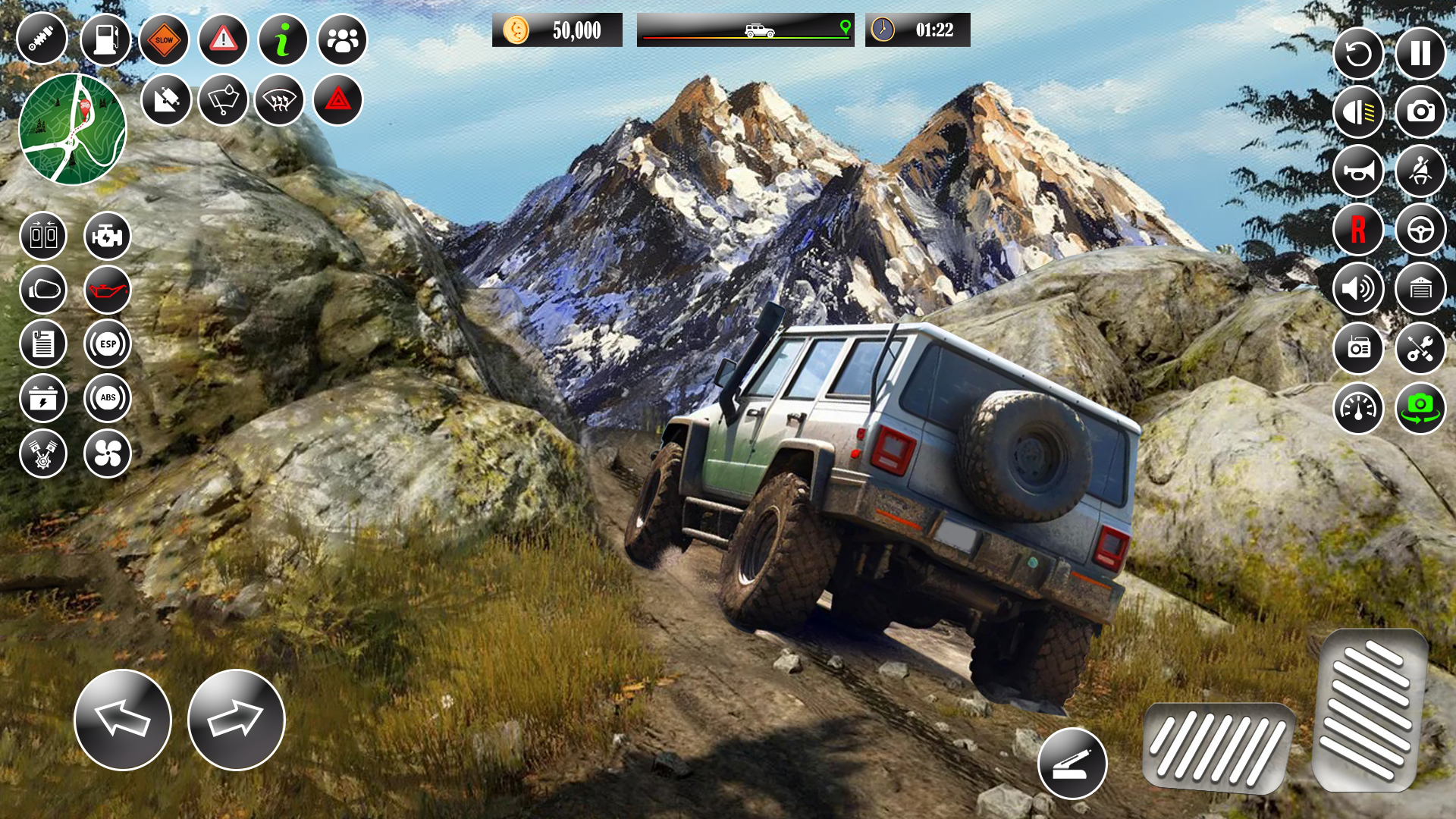The height and width of the screenshot is (819, 1456).
Task: Open the minimap
Action: tap(73, 129)
